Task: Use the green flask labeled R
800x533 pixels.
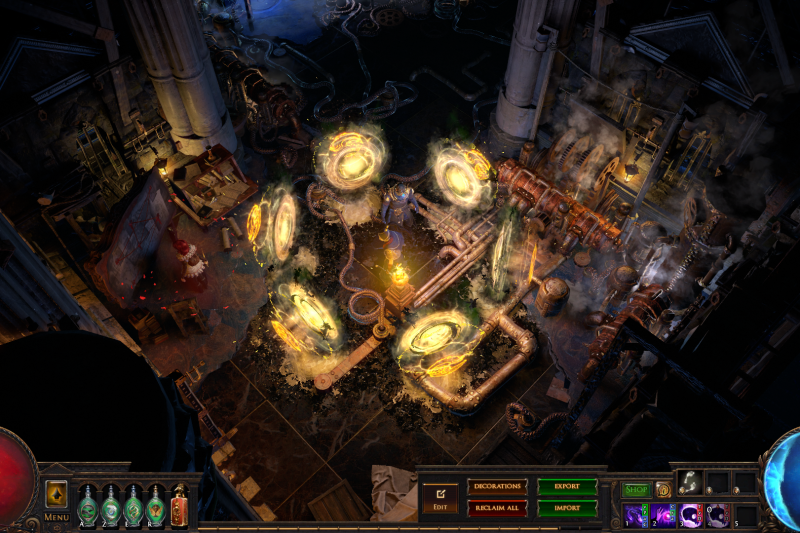Action: (x=157, y=505)
